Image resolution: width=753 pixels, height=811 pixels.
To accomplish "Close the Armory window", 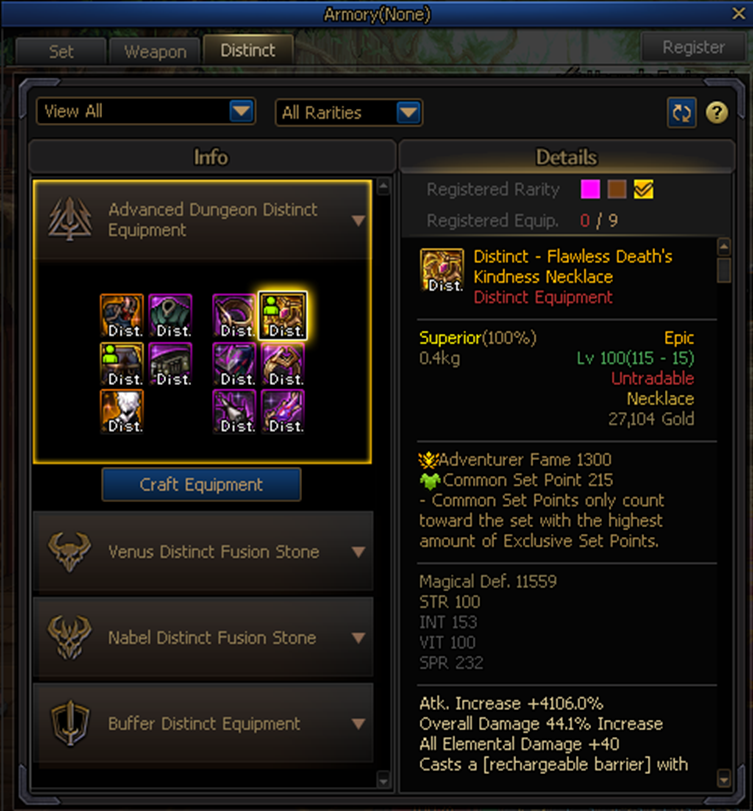I will tap(740, 14).
